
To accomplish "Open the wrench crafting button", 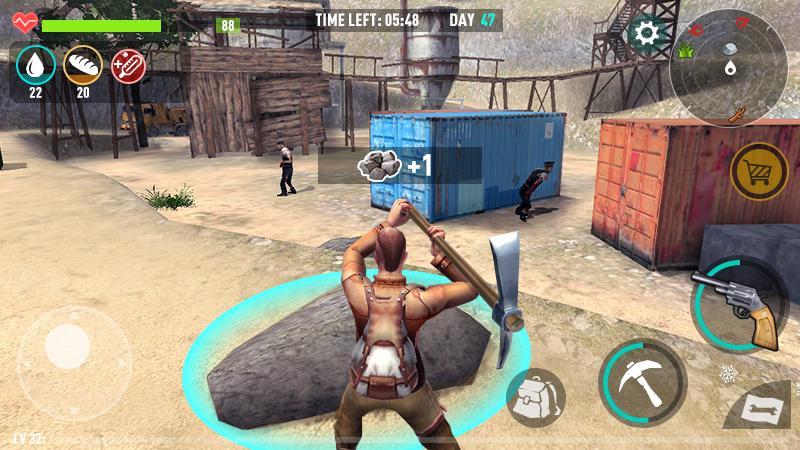I will pyautogui.click(x=764, y=410).
